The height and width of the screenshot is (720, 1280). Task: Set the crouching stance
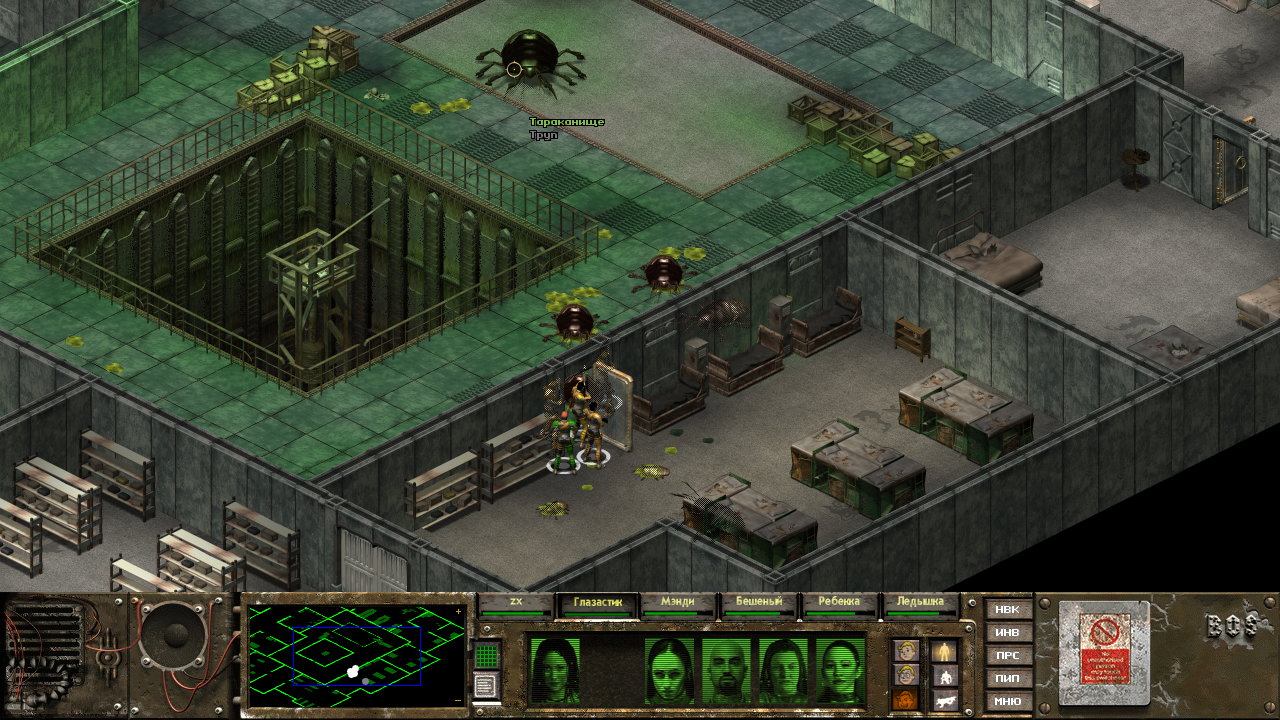click(944, 676)
